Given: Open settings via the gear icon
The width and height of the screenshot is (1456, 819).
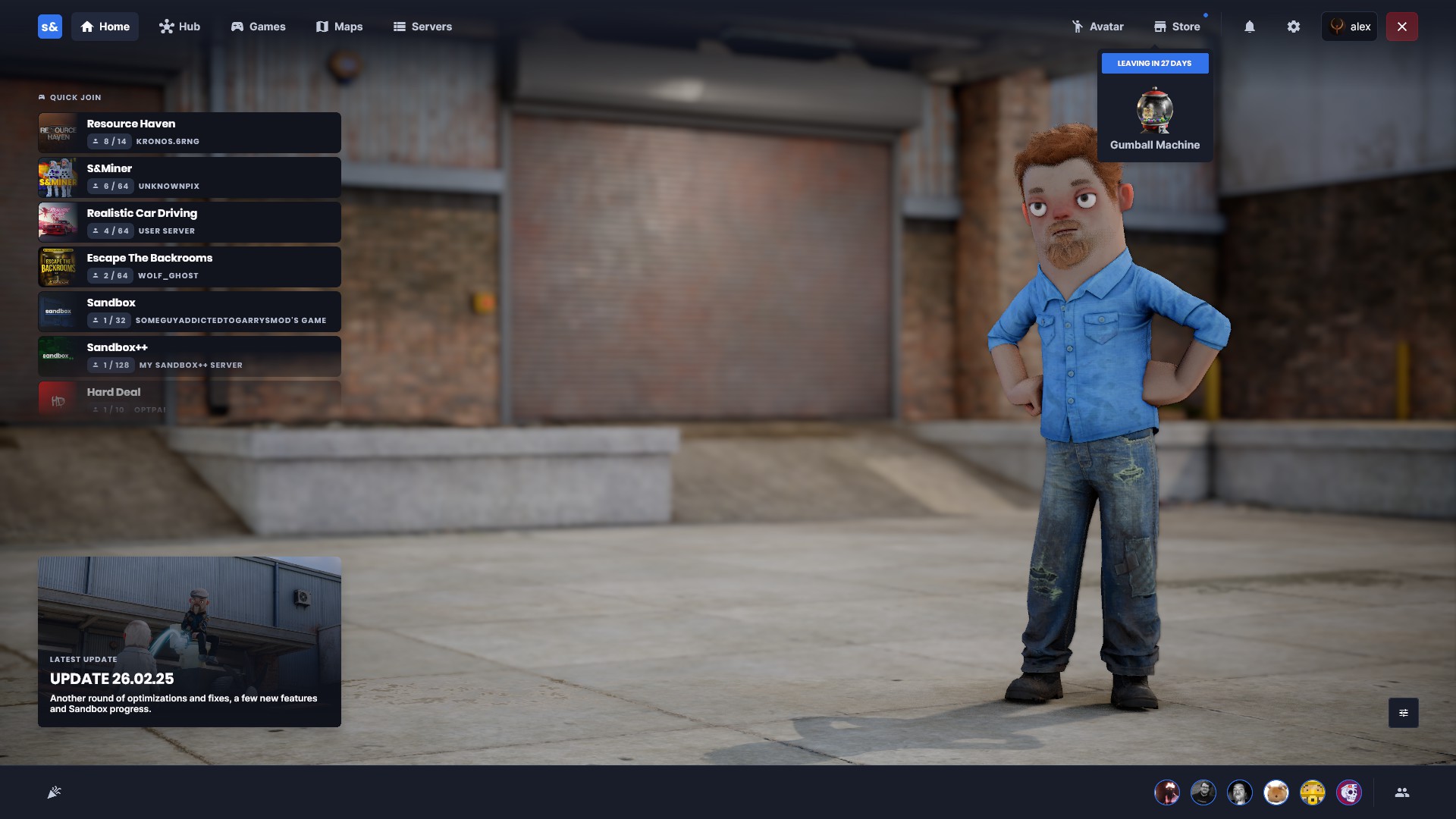Looking at the screenshot, I should pos(1294,27).
